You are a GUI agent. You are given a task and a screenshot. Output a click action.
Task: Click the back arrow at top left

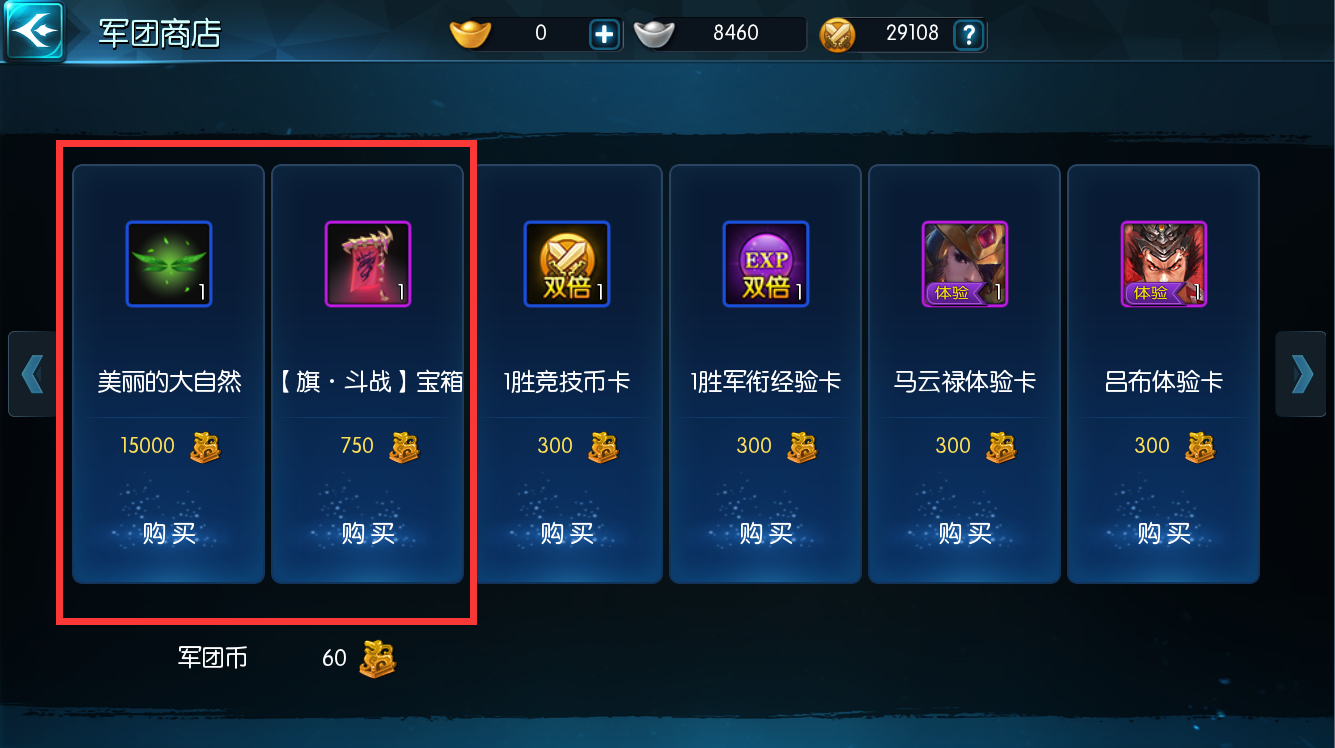pos(33,30)
